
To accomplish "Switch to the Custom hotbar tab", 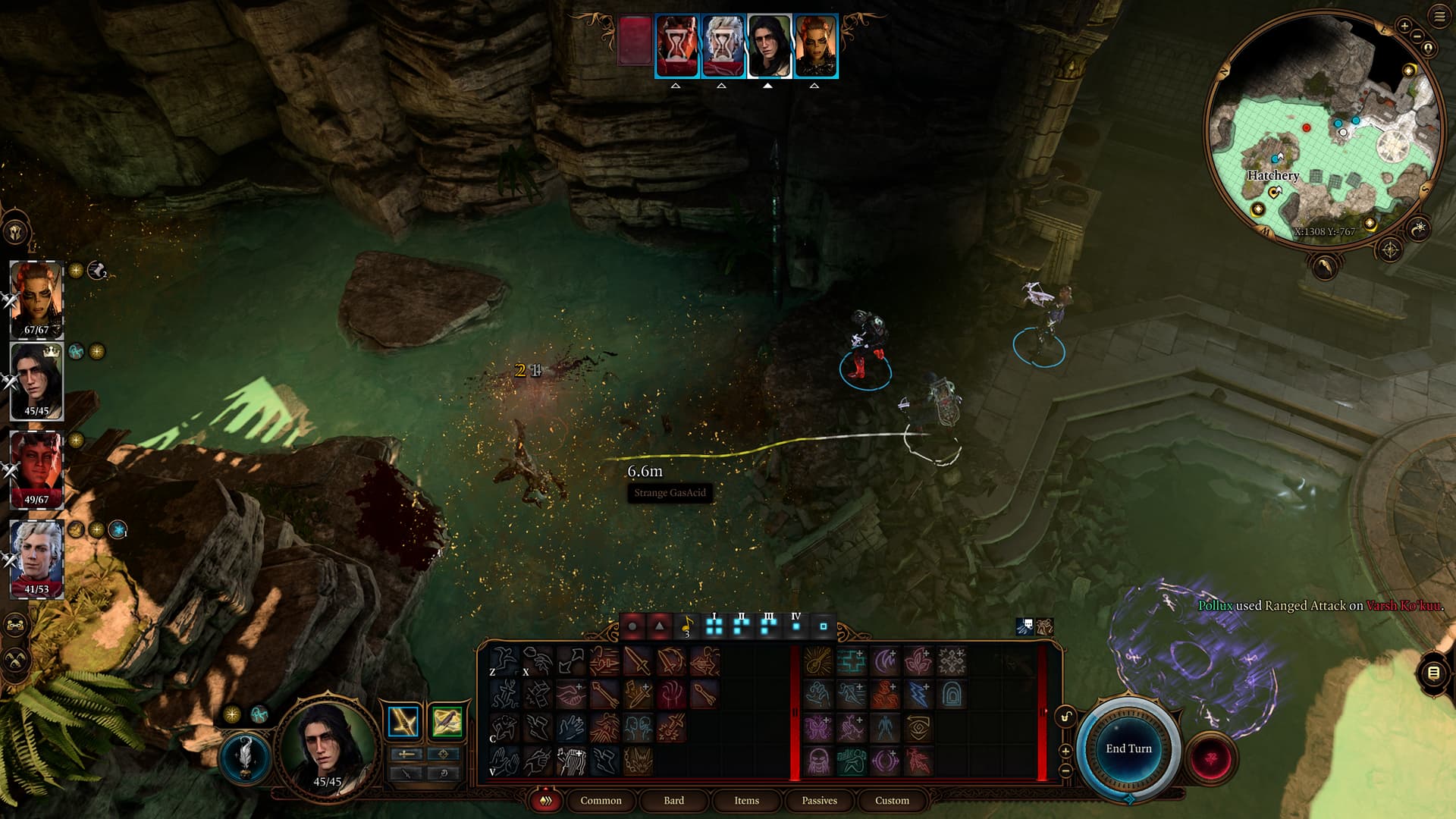I will [892, 800].
